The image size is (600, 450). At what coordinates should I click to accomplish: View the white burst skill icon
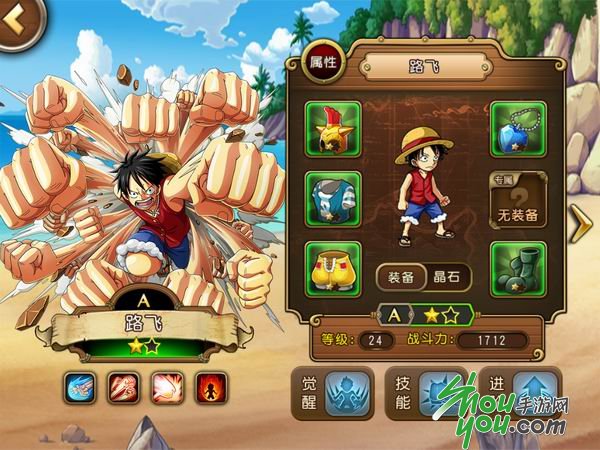(165, 386)
